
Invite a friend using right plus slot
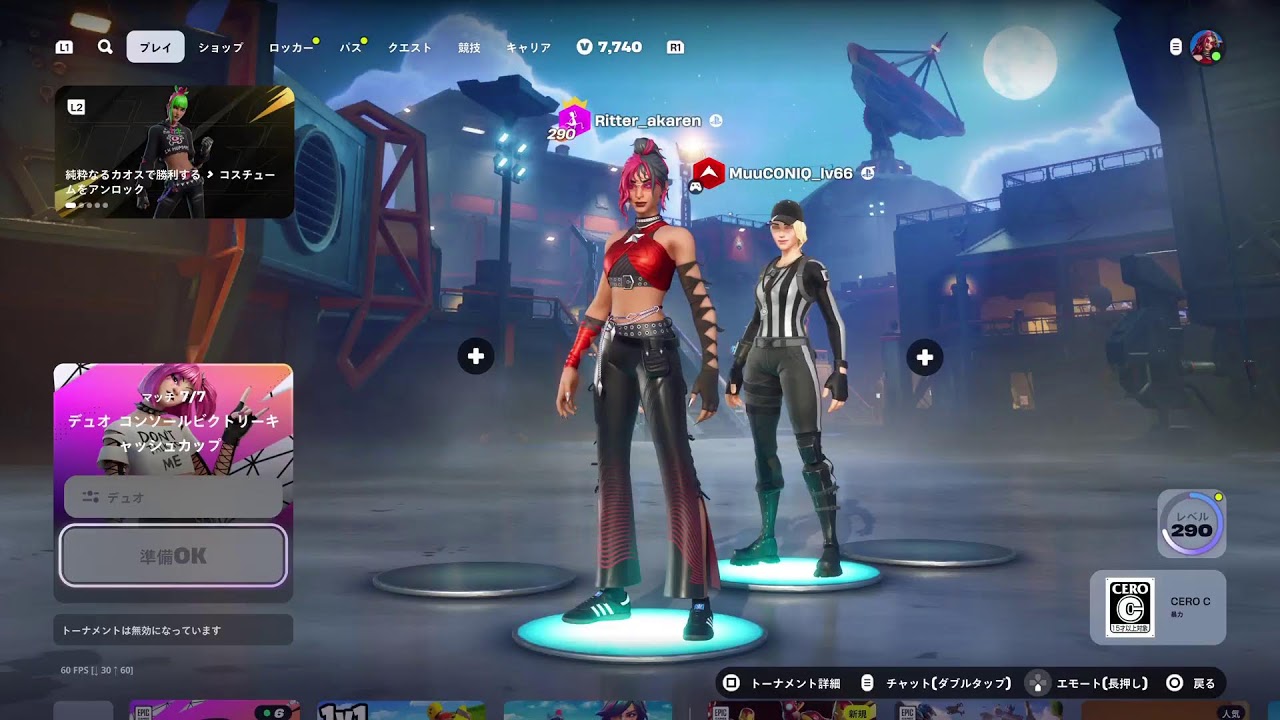coord(925,357)
